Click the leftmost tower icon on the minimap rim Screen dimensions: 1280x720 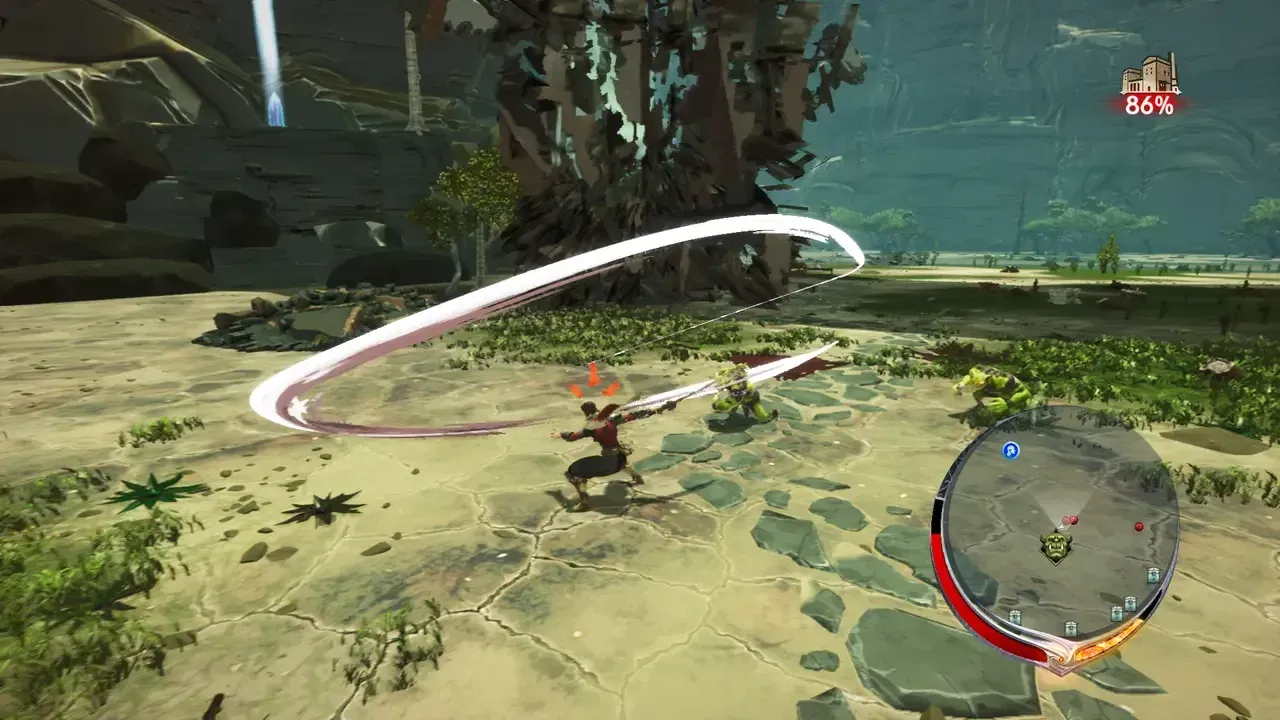pyautogui.click(x=1016, y=615)
